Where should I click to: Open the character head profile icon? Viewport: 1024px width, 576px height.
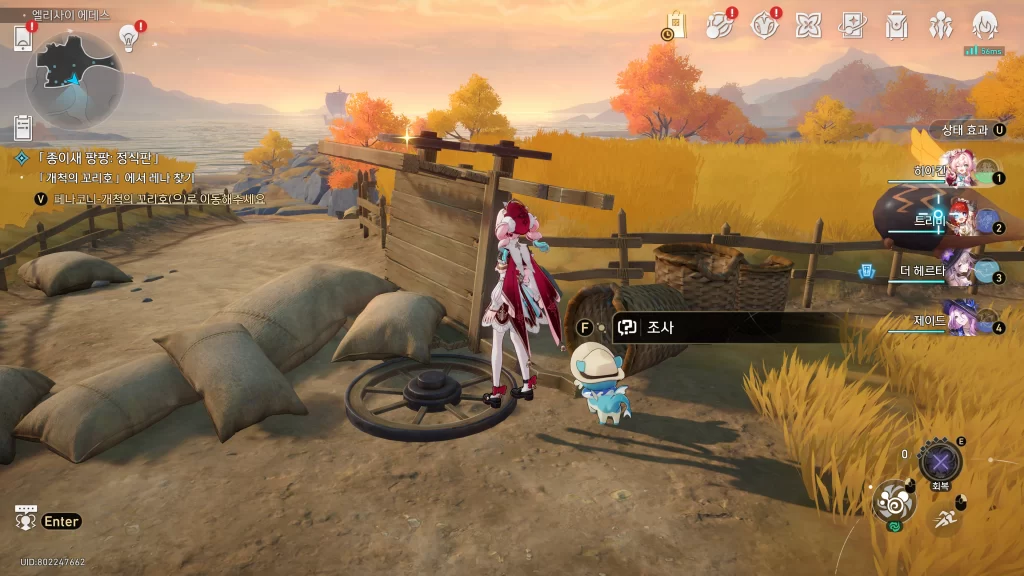(986, 25)
